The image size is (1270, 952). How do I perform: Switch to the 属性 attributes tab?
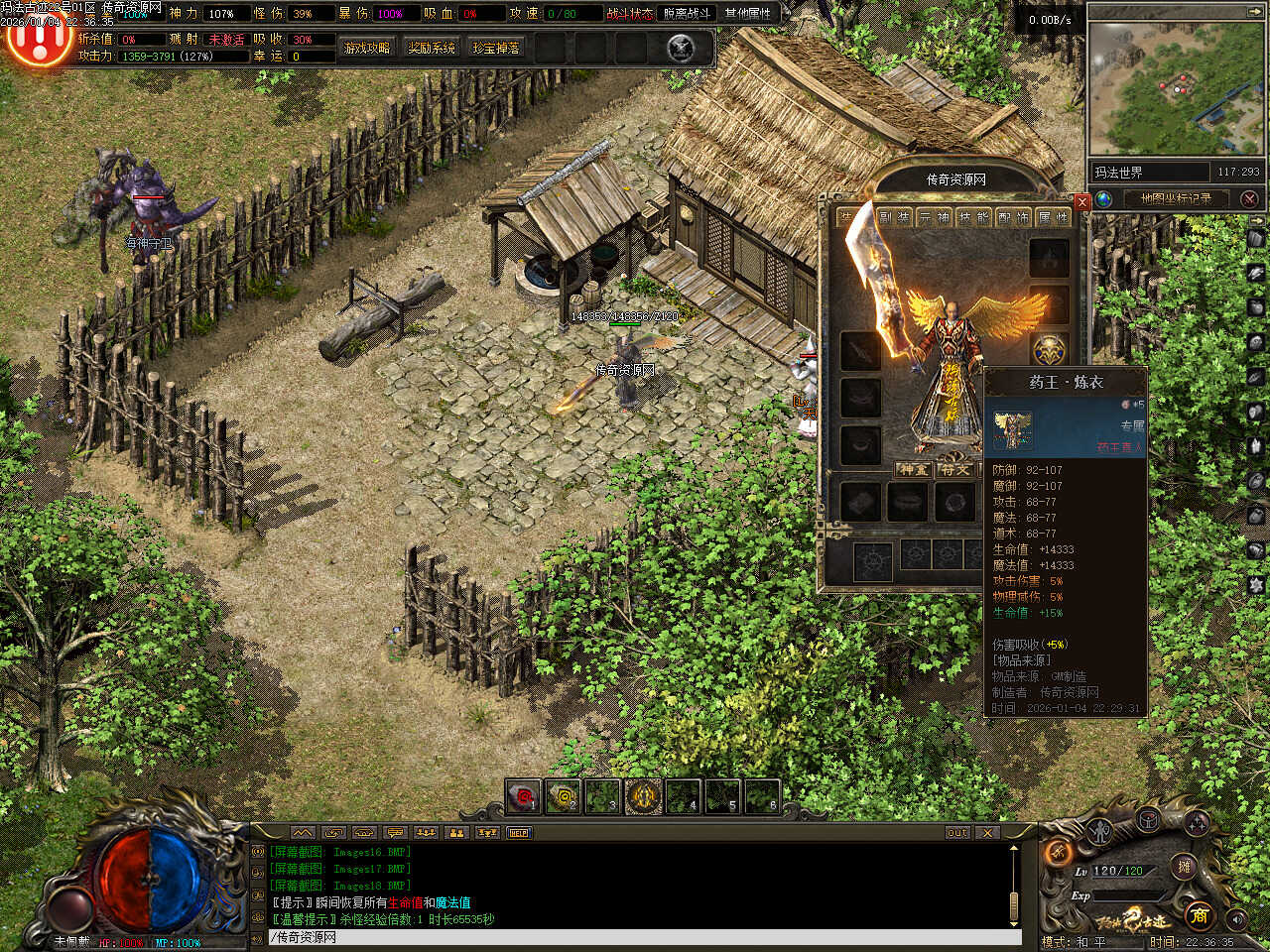[x=1053, y=217]
